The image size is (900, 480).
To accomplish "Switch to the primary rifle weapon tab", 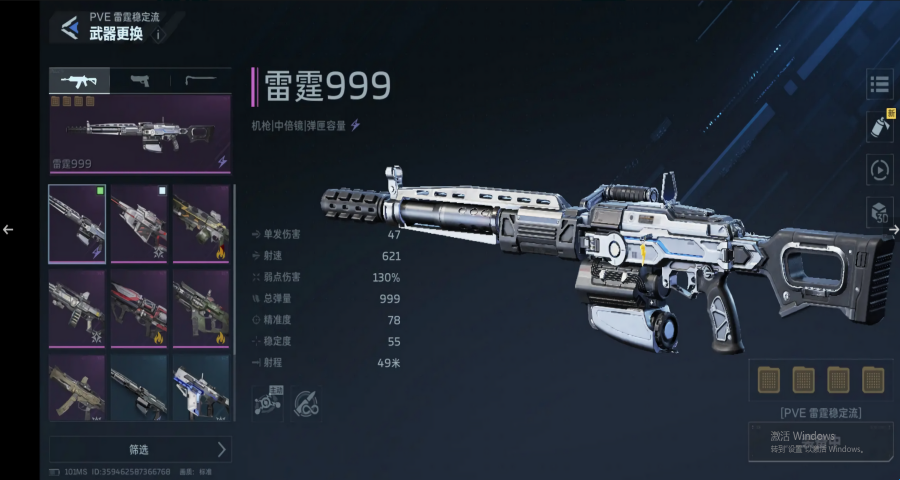I will pos(79,80).
